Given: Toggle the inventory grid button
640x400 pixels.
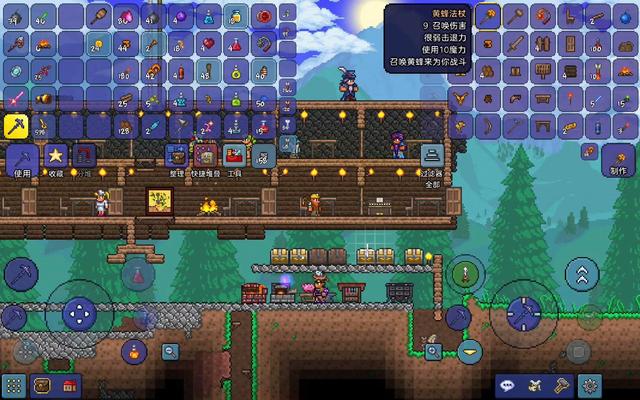Looking at the screenshot, I should [x=14, y=385].
